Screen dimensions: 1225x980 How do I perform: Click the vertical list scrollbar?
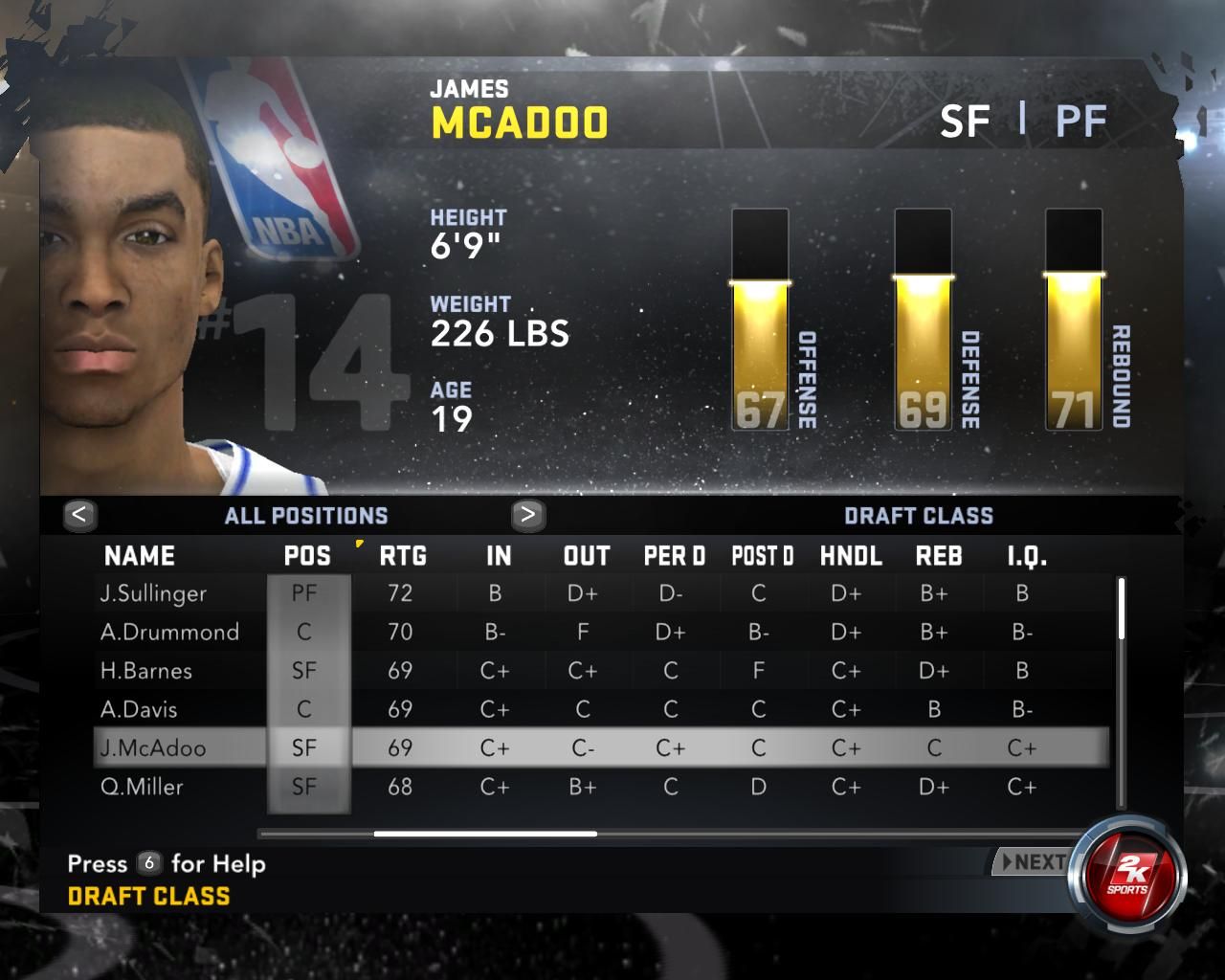click(x=1121, y=609)
